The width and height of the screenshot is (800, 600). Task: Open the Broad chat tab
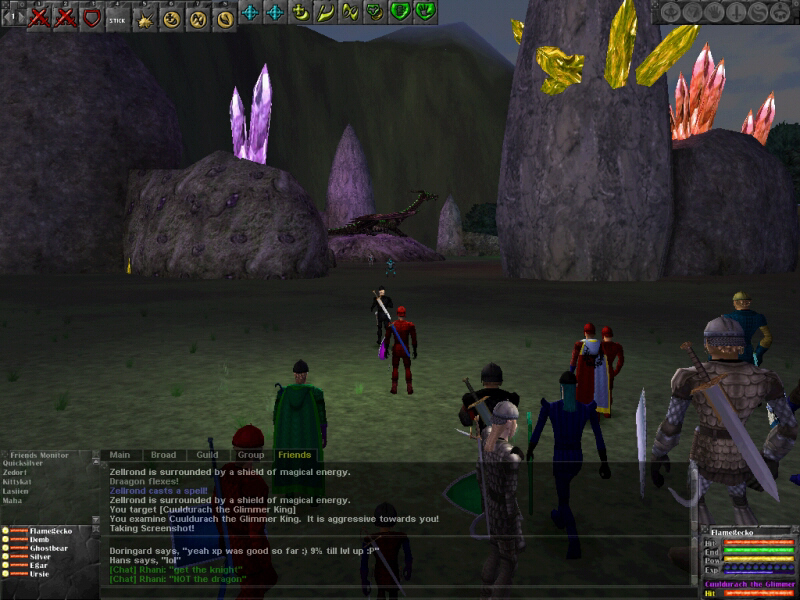coord(163,455)
